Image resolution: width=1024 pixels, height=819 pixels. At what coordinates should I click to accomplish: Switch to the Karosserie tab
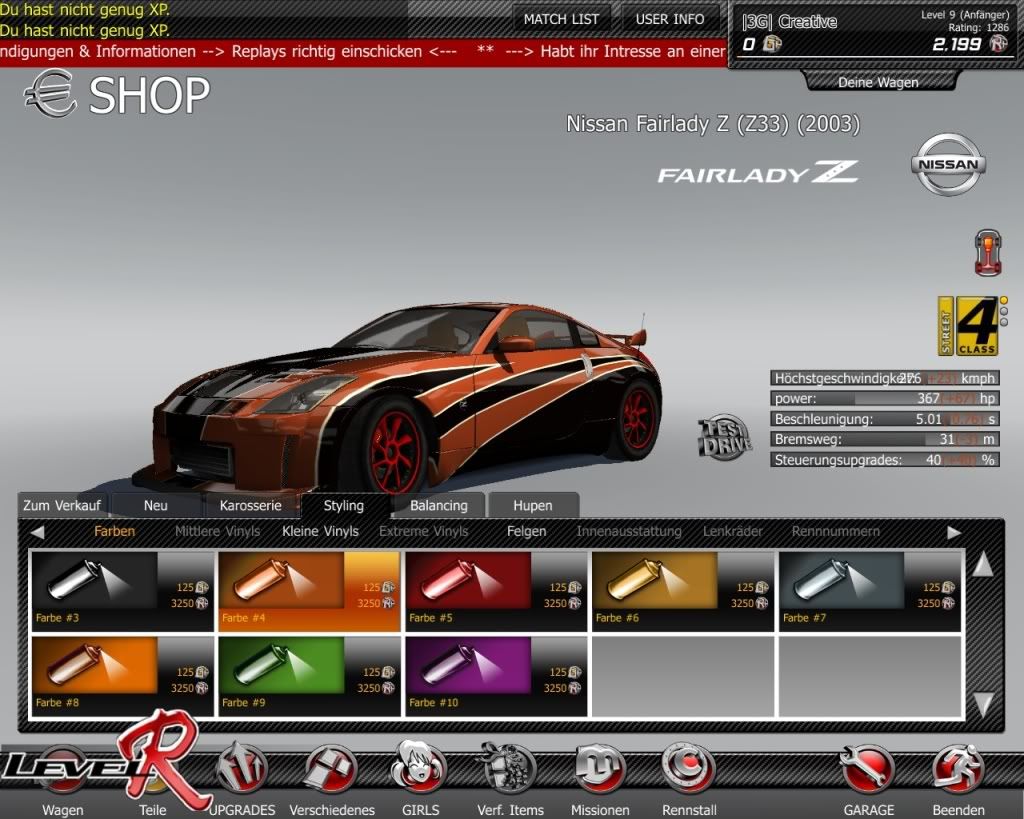tap(251, 505)
